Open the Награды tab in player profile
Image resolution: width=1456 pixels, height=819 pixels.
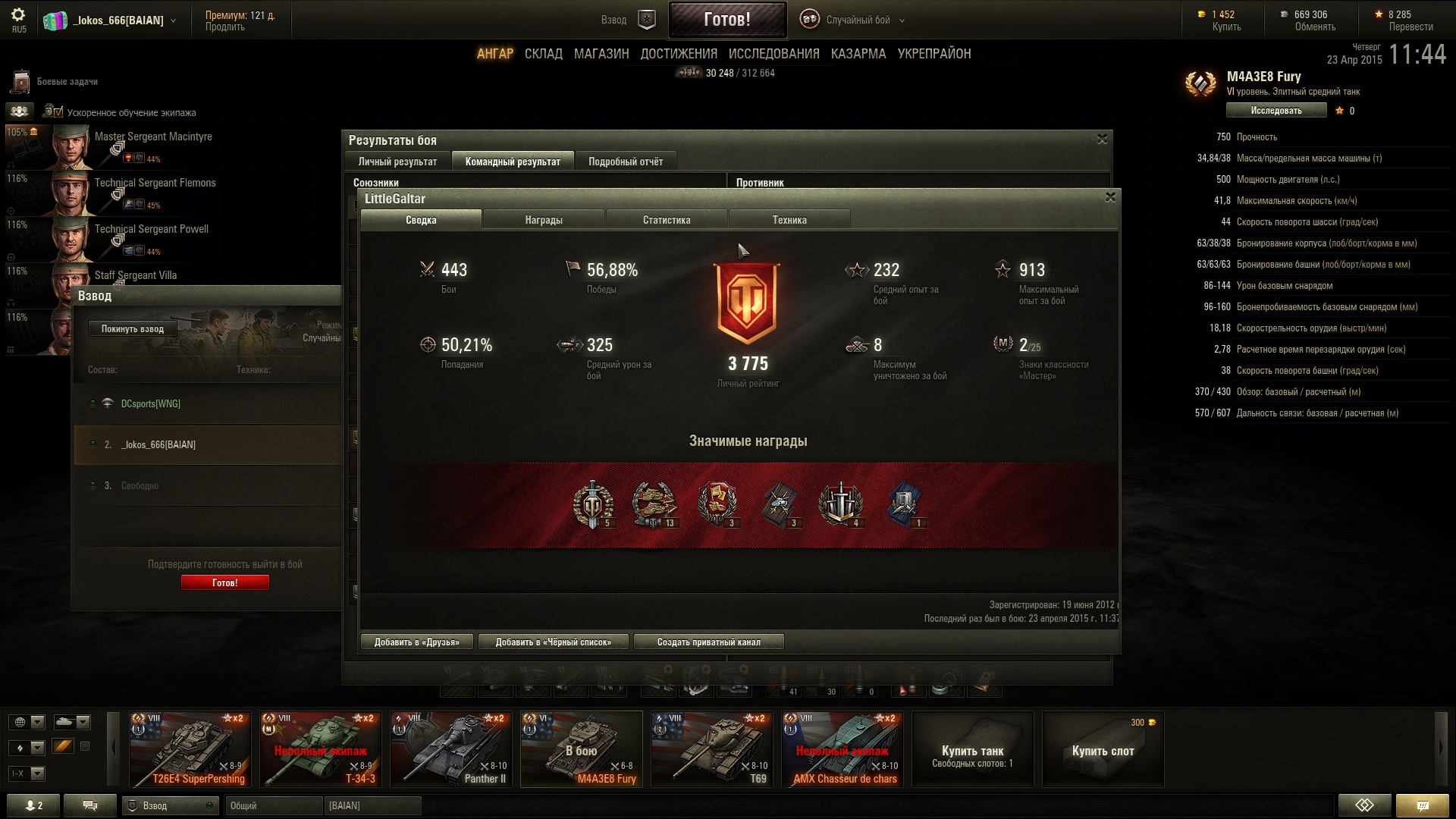(544, 220)
